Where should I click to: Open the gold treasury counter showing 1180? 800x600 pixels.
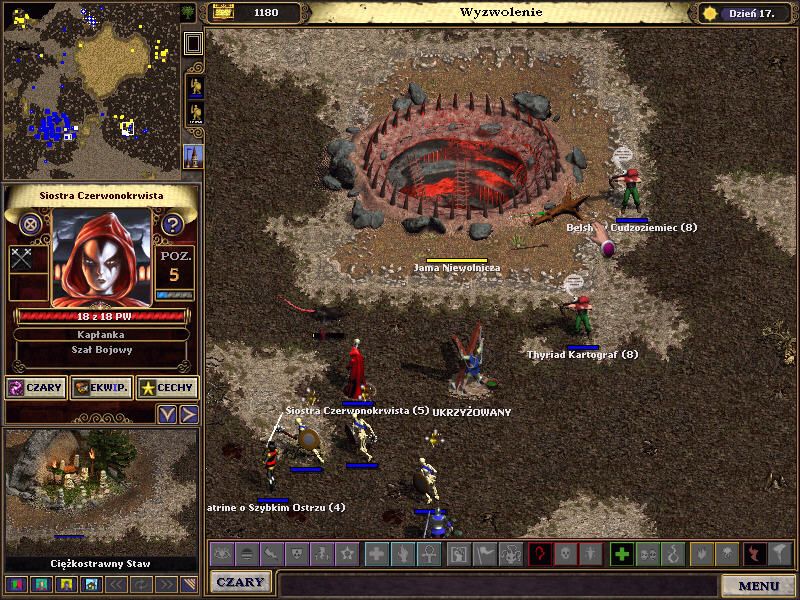[x=254, y=13]
